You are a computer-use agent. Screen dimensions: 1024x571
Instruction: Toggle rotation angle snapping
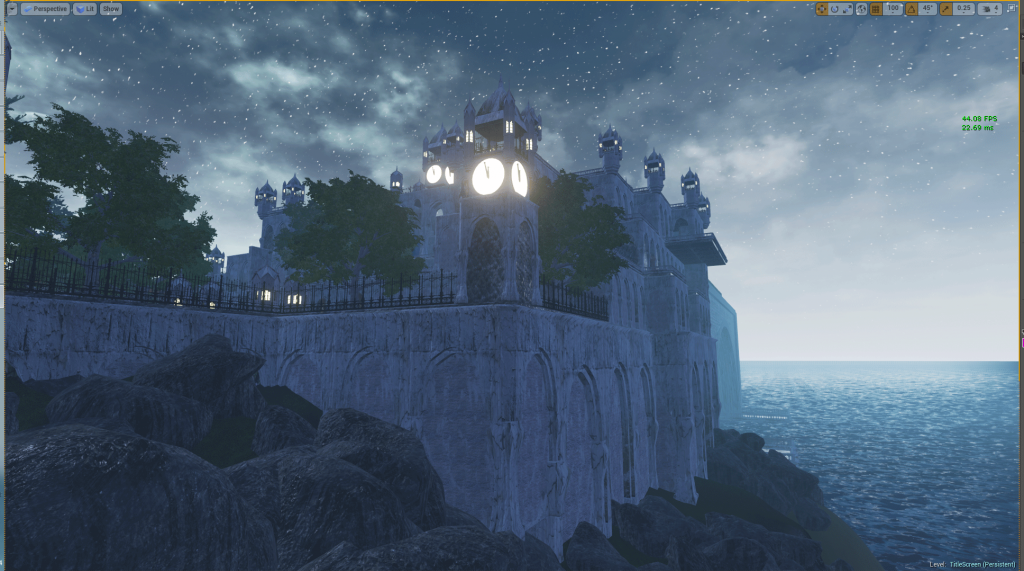click(x=910, y=9)
